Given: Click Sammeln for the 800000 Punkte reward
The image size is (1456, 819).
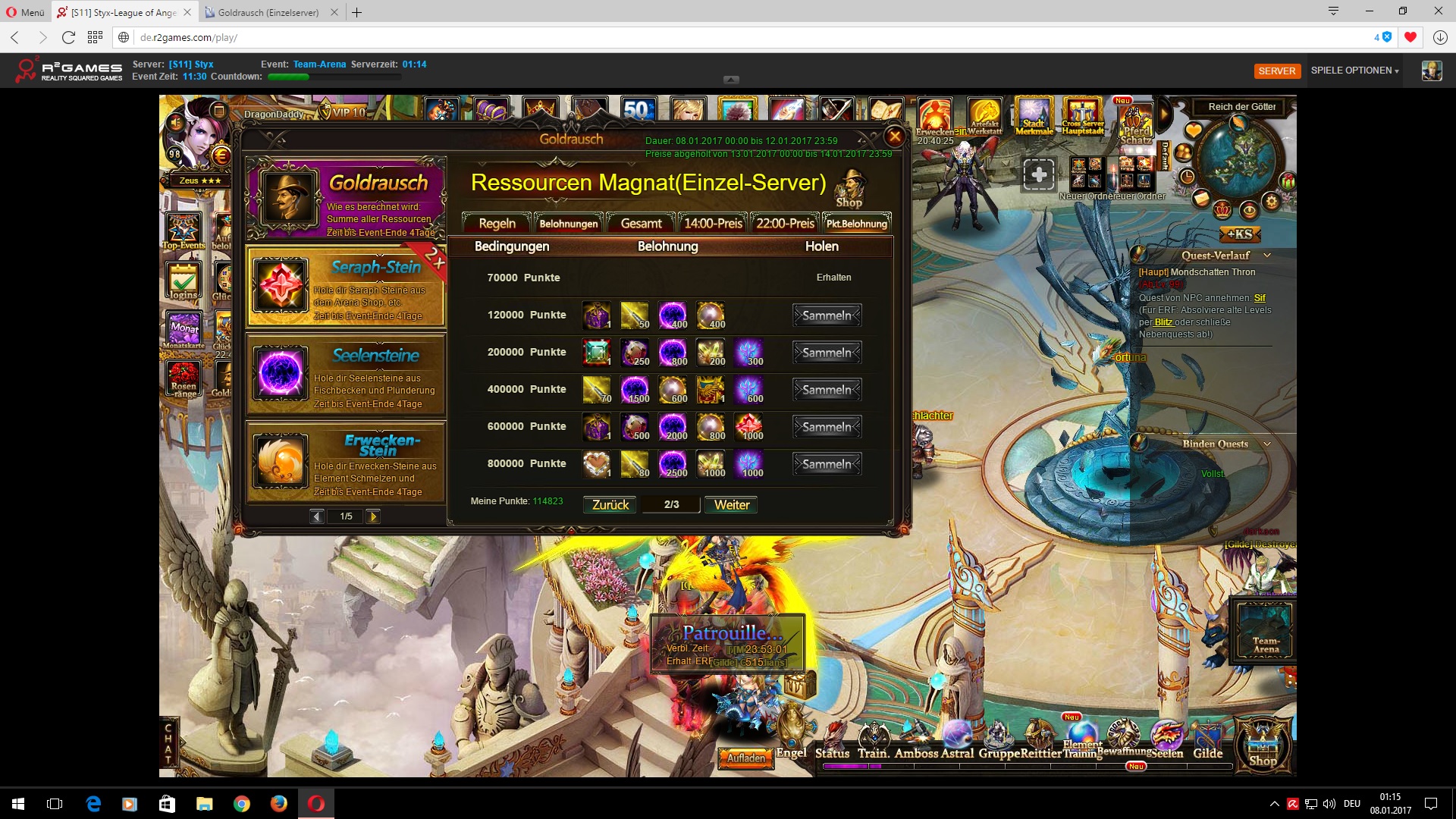Looking at the screenshot, I should coord(827,464).
